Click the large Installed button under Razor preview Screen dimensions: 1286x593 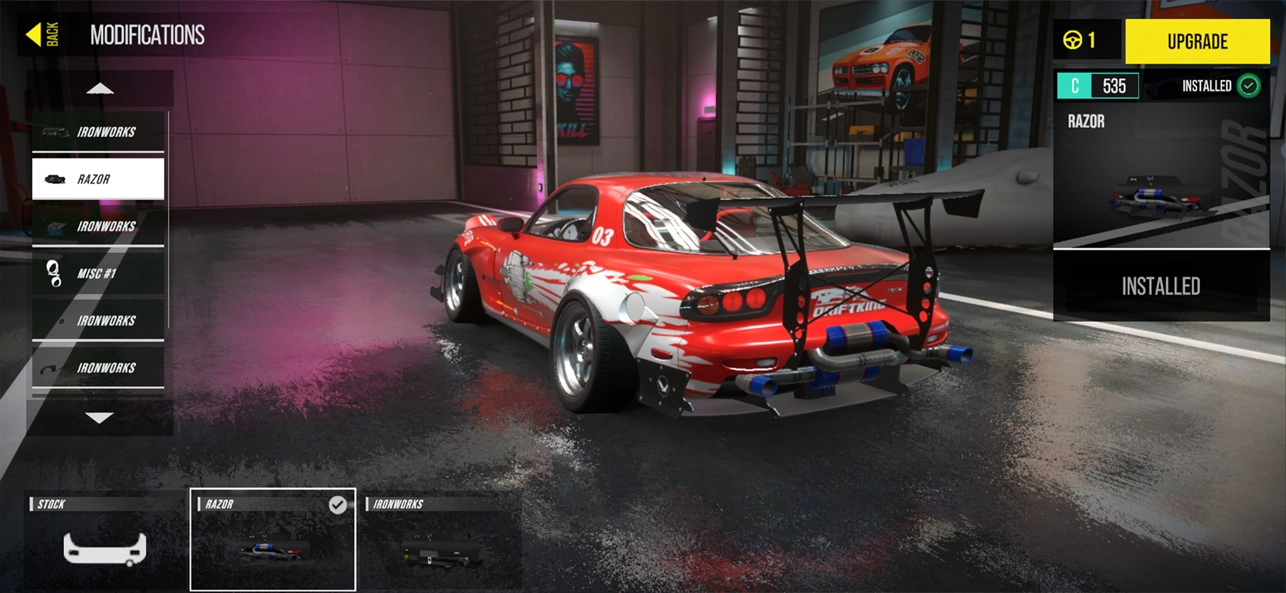coord(1160,286)
